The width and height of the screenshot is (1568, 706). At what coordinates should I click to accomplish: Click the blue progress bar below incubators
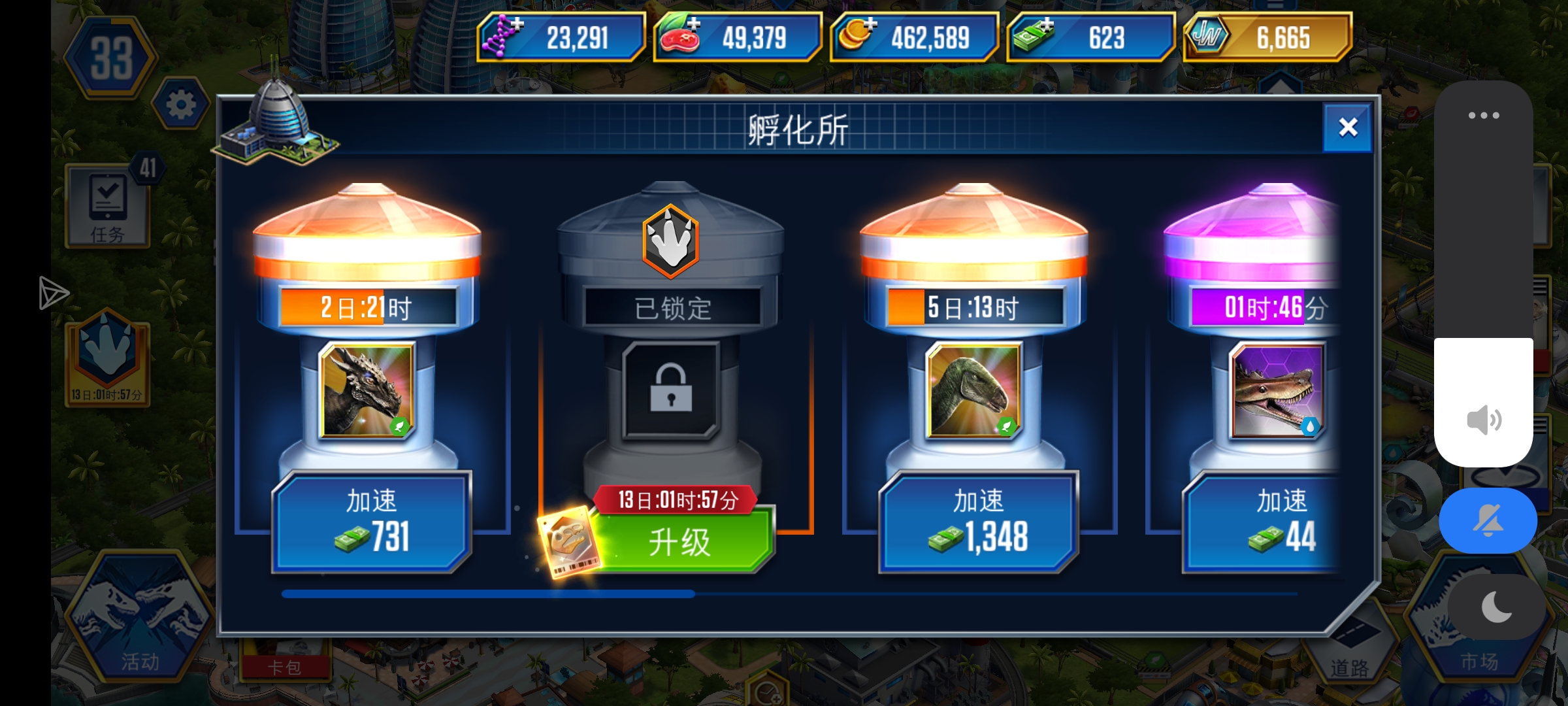tap(487, 594)
